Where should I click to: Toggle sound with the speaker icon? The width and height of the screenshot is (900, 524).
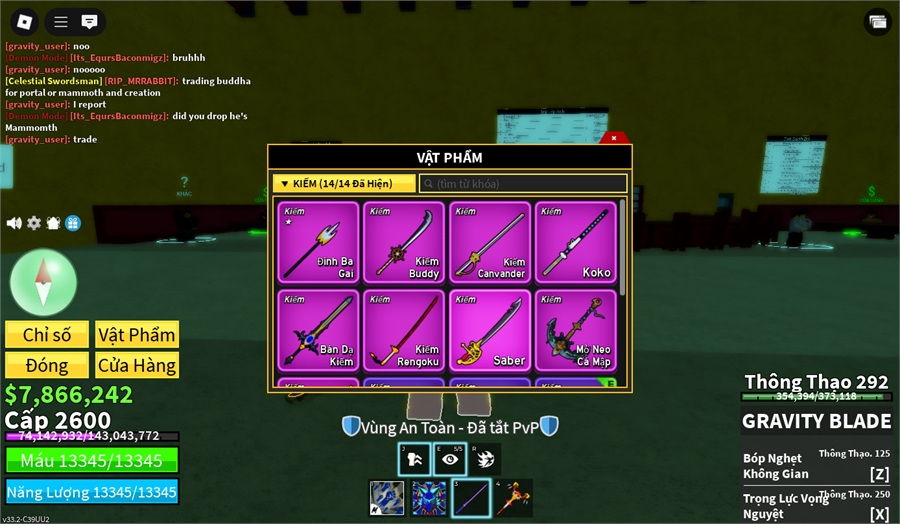coord(14,223)
